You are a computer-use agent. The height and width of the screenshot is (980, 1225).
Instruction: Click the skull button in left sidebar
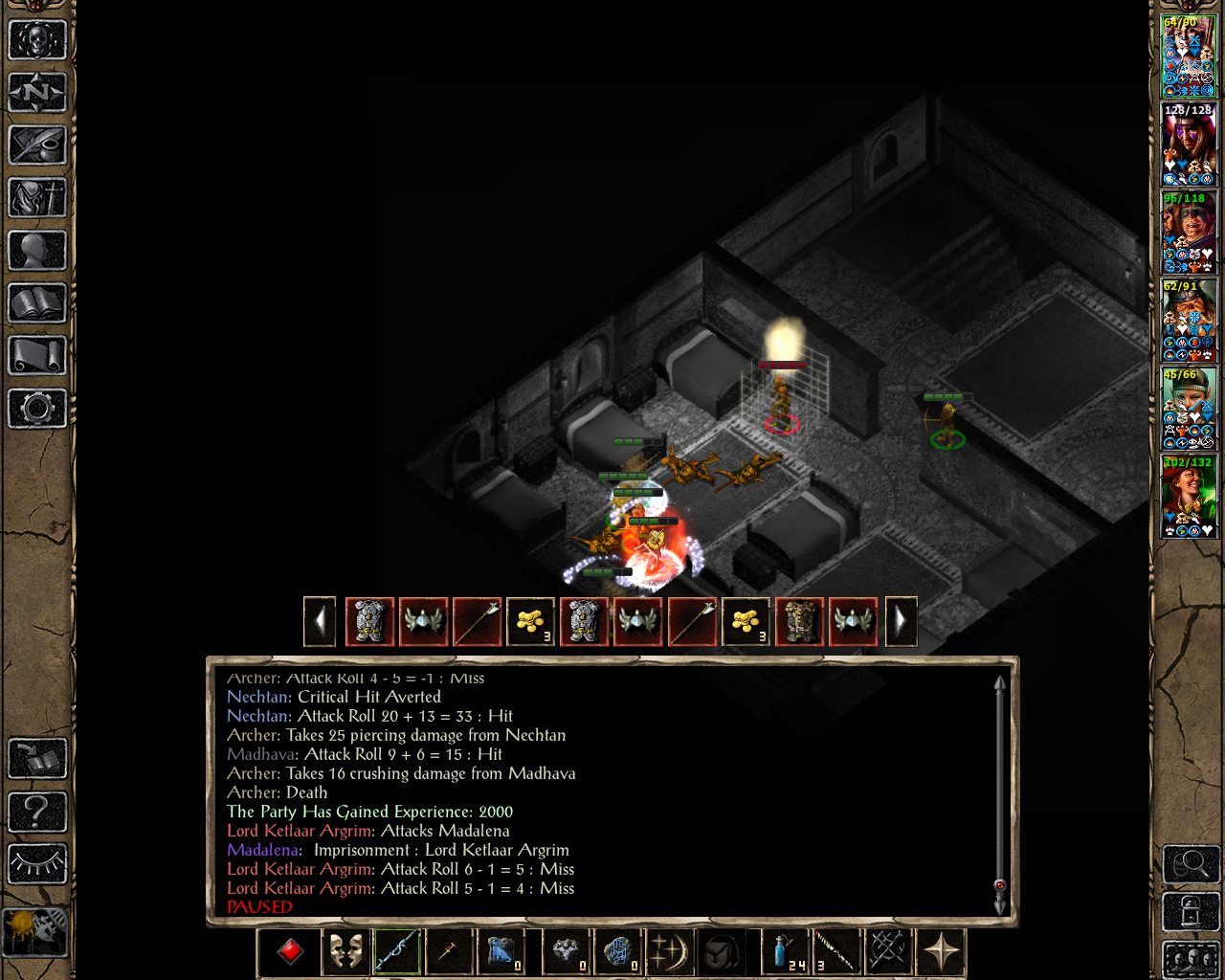pyautogui.click(x=37, y=40)
